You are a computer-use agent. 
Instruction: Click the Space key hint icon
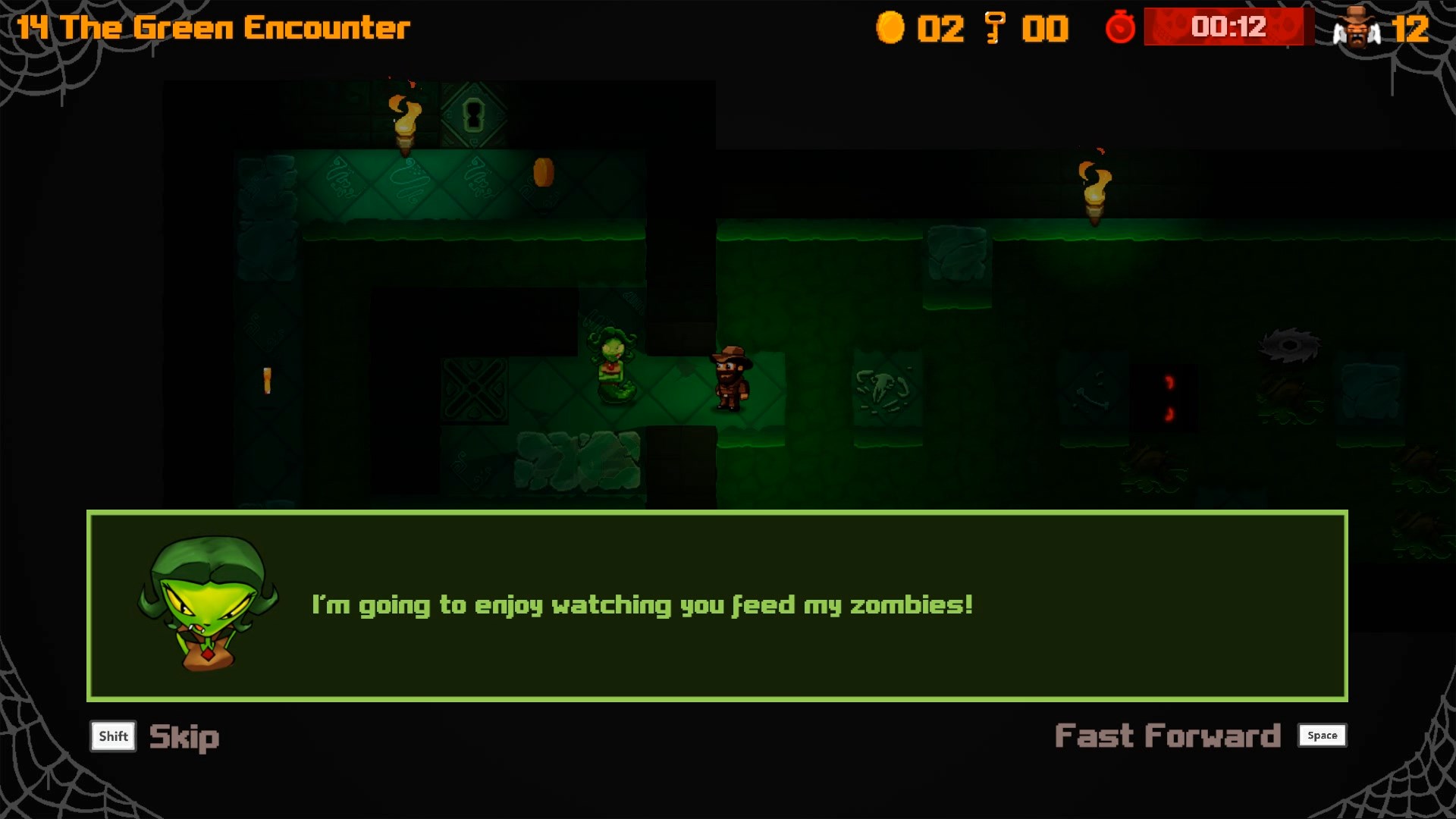pyautogui.click(x=1322, y=735)
